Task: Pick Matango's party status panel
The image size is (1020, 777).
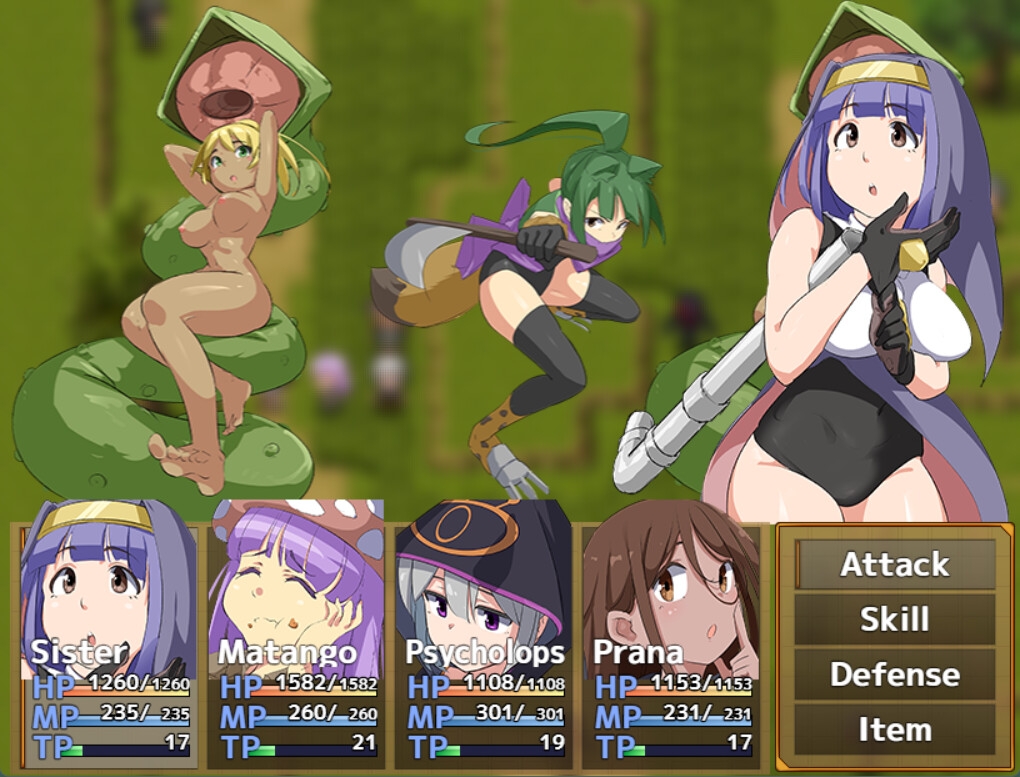Action: coord(296,633)
